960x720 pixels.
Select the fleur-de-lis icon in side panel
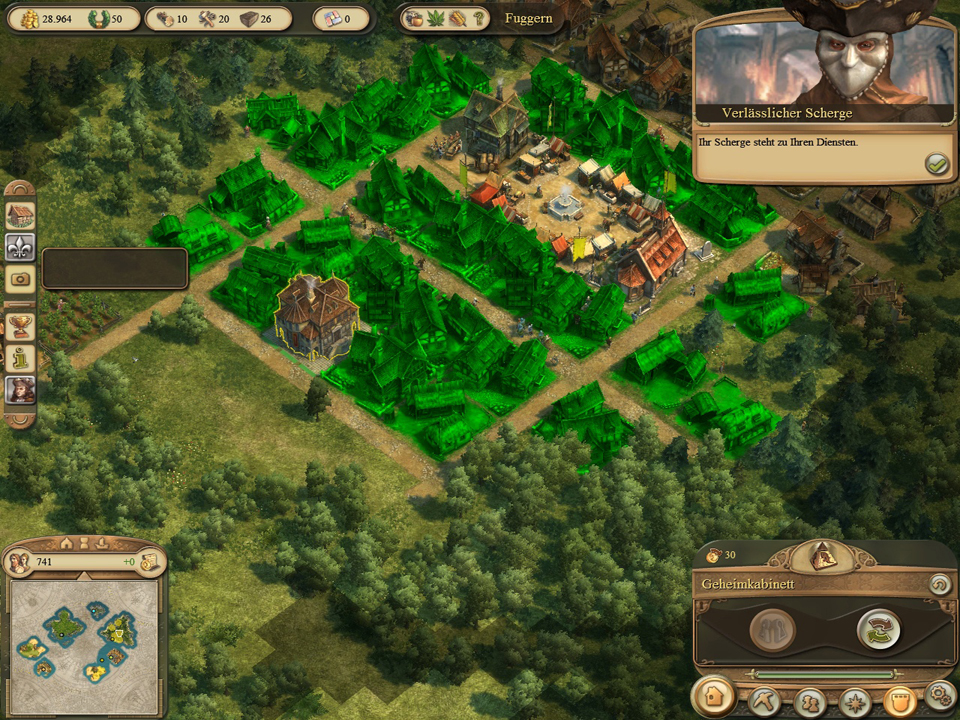[x=21, y=247]
